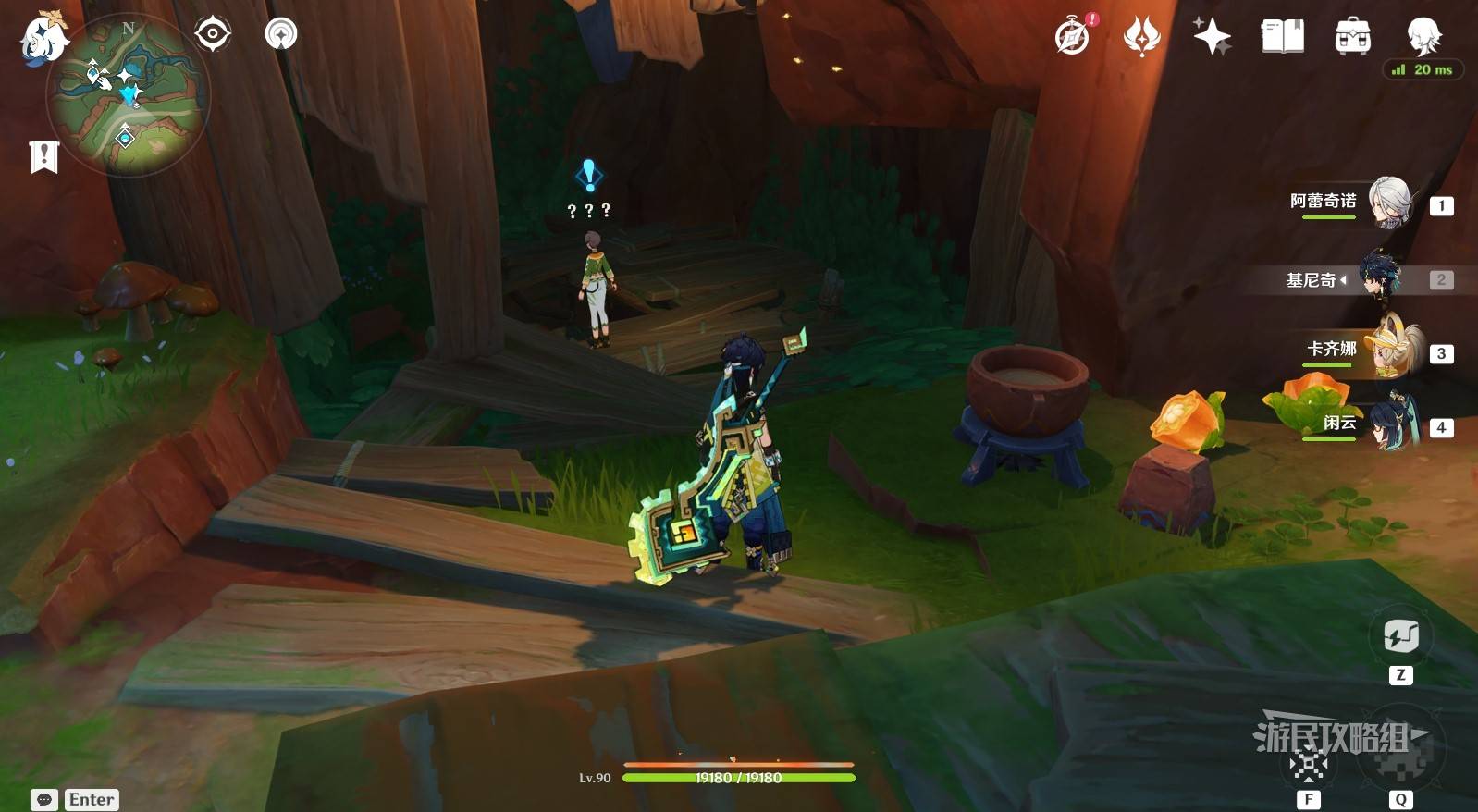Click the circular icon beside elemental sight

coord(281,34)
